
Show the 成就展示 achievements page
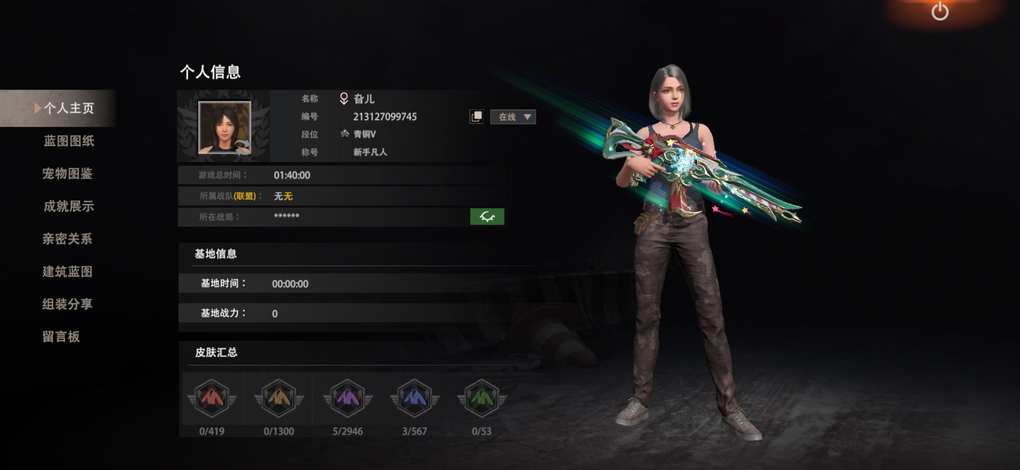coord(68,206)
